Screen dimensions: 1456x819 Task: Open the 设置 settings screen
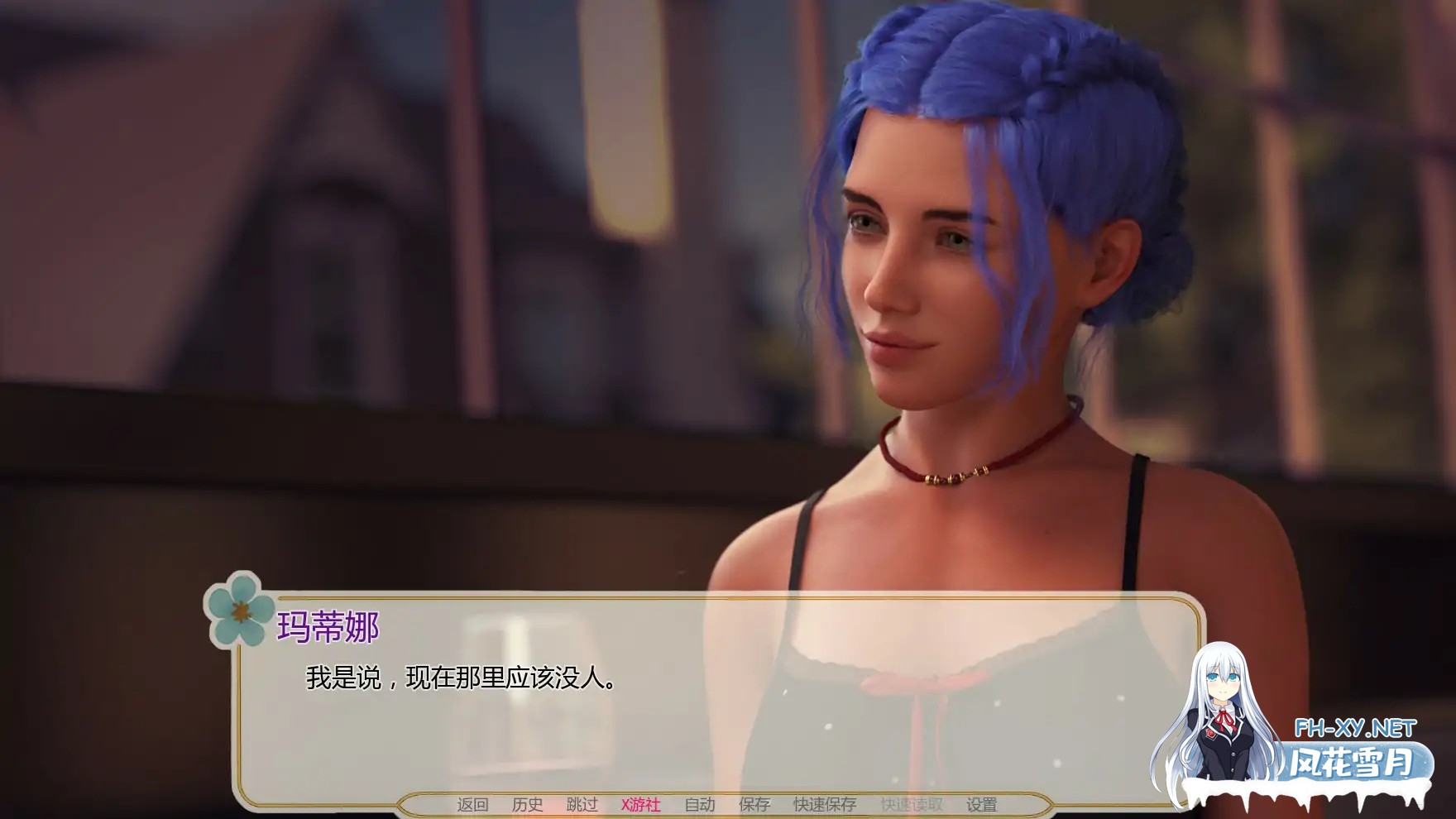point(982,803)
